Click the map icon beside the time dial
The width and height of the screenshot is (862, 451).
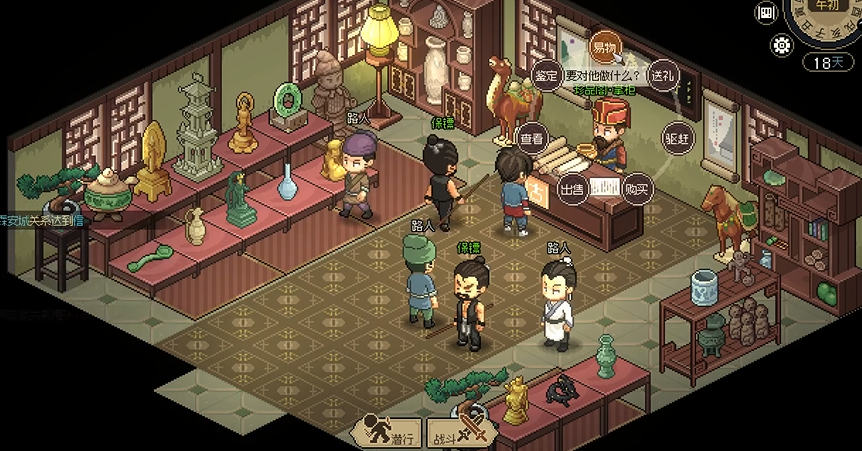[x=768, y=13]
